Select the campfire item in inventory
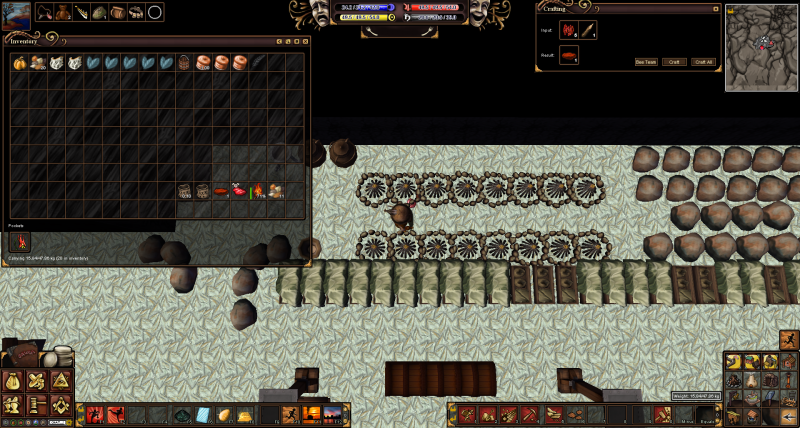Viewport: 800px width, 428px height. pos(257,190)
